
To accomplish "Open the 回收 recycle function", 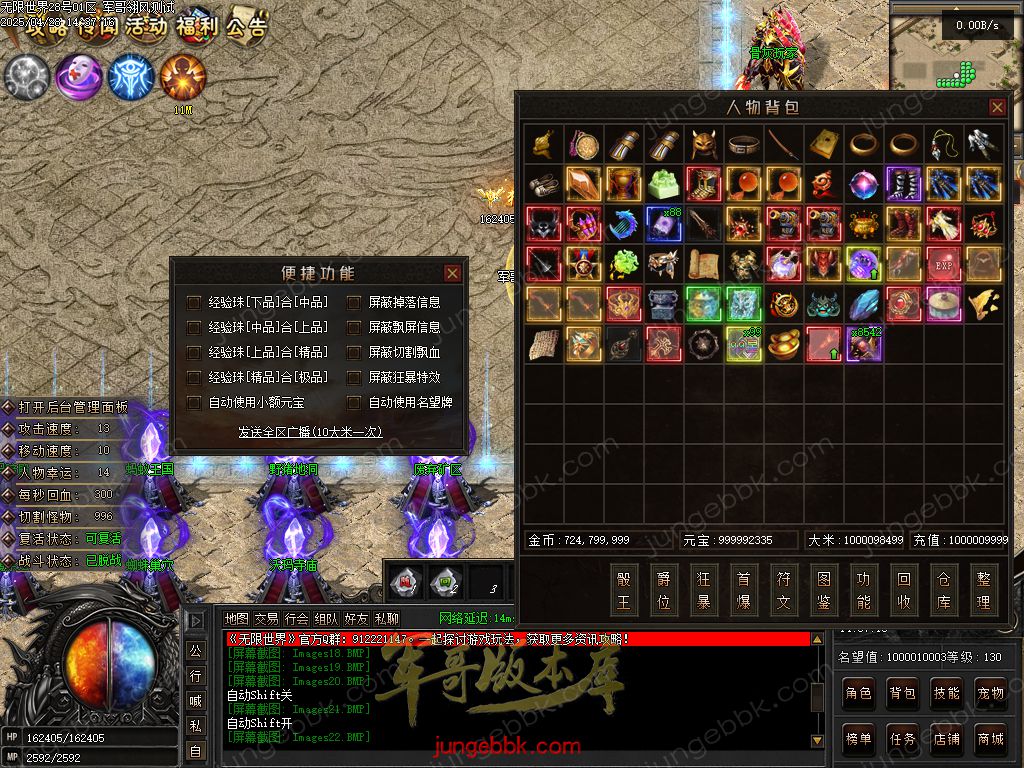I will 904,590.
